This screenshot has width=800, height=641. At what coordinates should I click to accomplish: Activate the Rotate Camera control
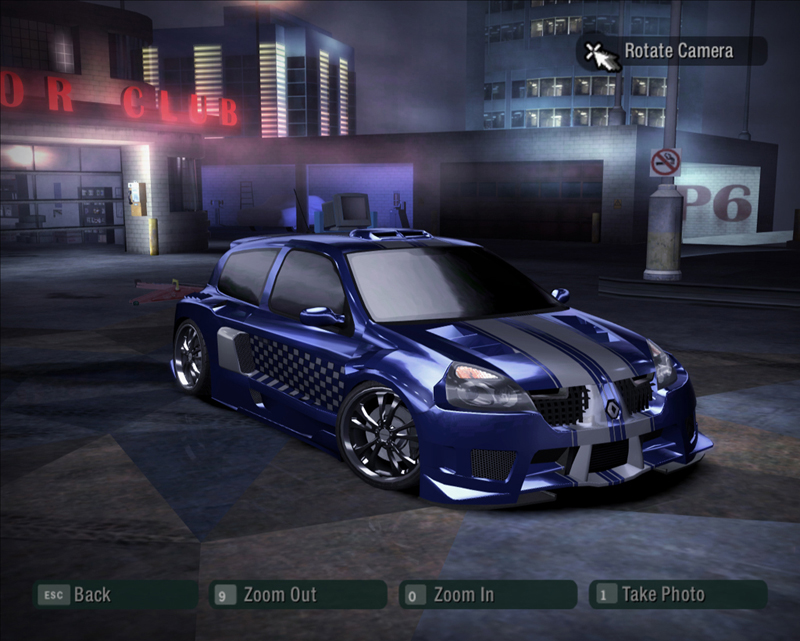677,51
